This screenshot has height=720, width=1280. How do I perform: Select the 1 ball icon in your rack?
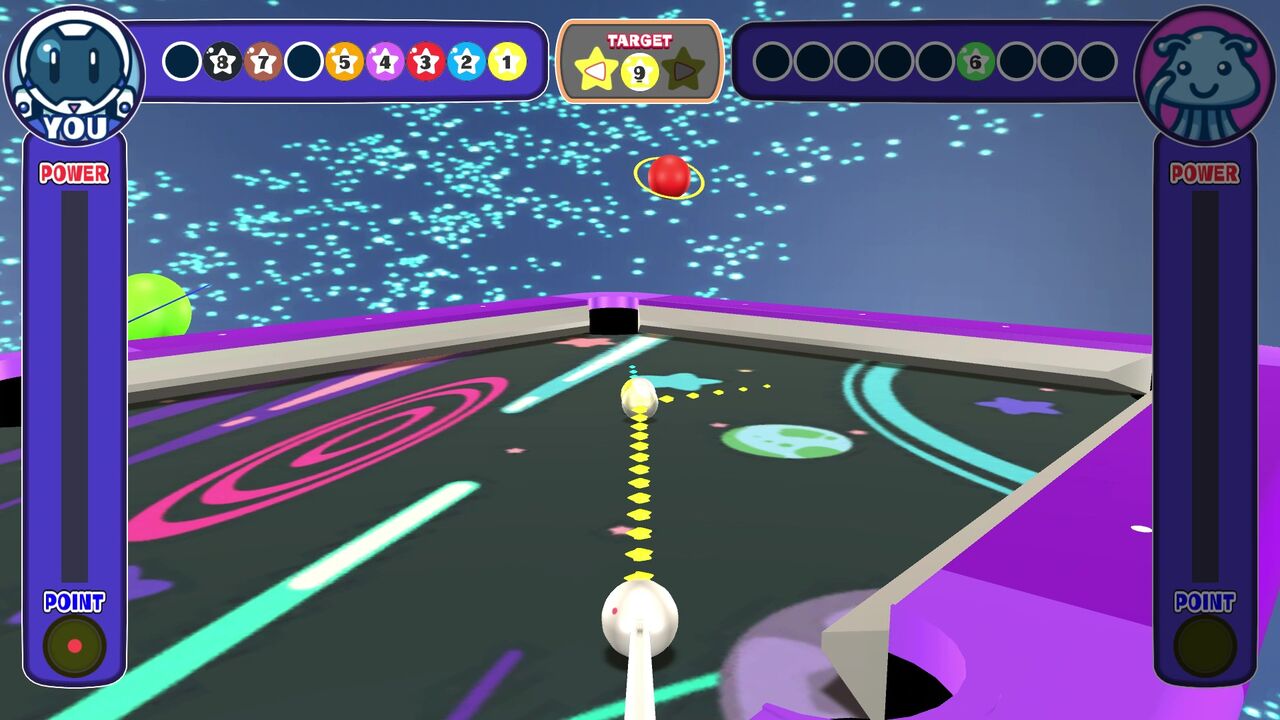coord(505,61)
